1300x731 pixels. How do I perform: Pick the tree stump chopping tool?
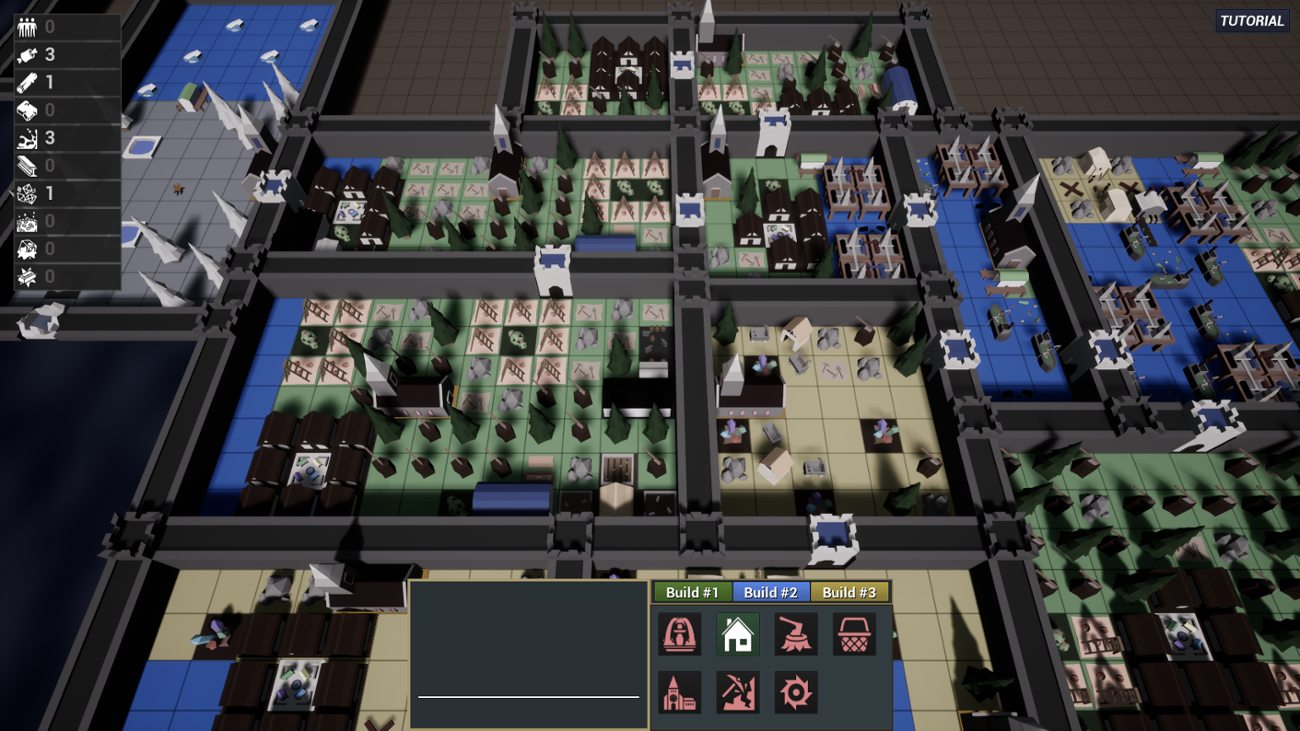tap(795, 634)
